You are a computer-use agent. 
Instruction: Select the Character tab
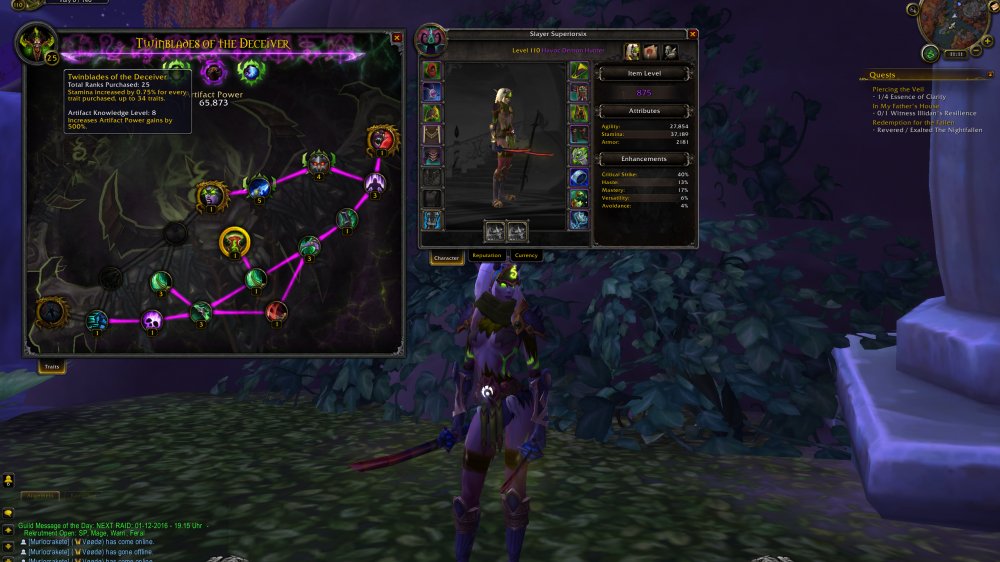(x=447, y=257)
